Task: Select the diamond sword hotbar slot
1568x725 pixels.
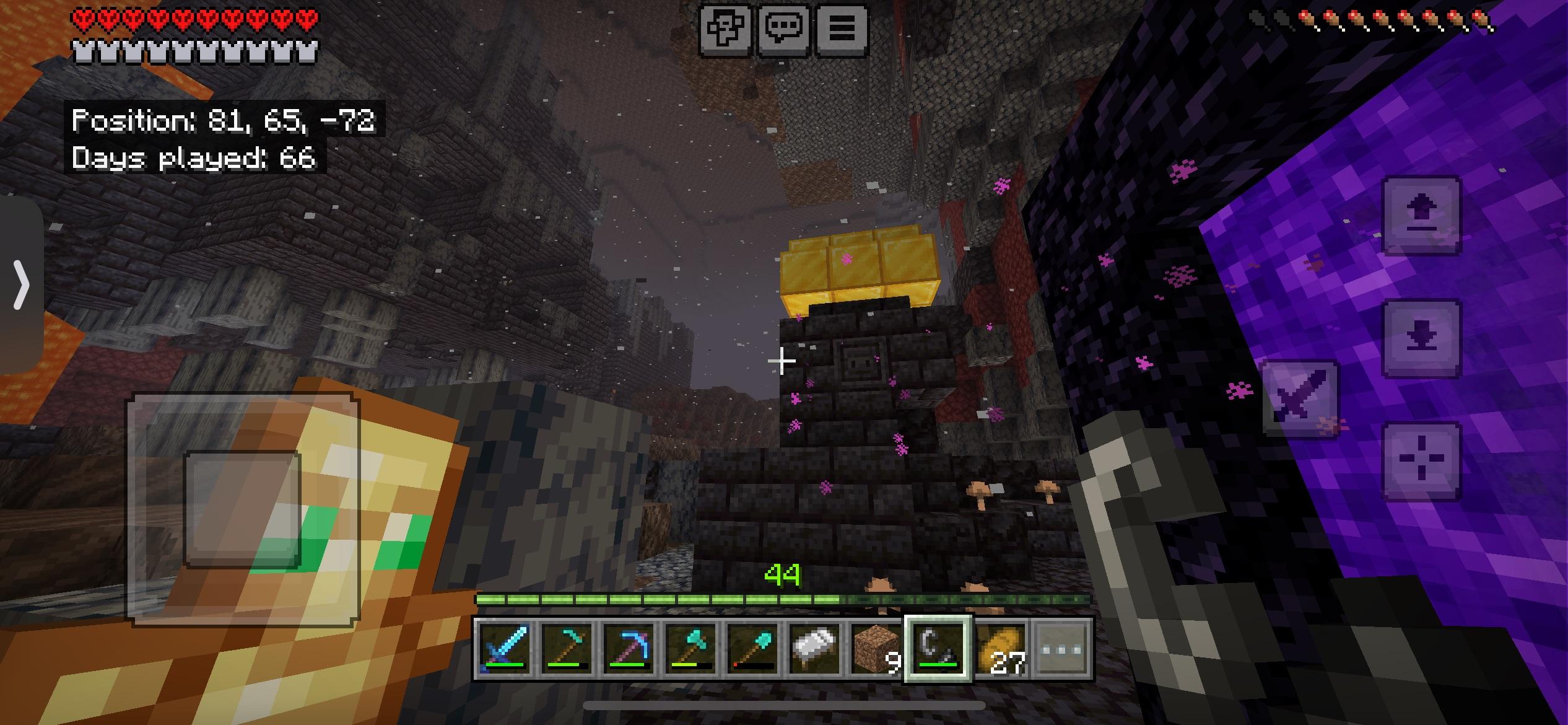Action: pyautogui.click(x=505, y=649)
